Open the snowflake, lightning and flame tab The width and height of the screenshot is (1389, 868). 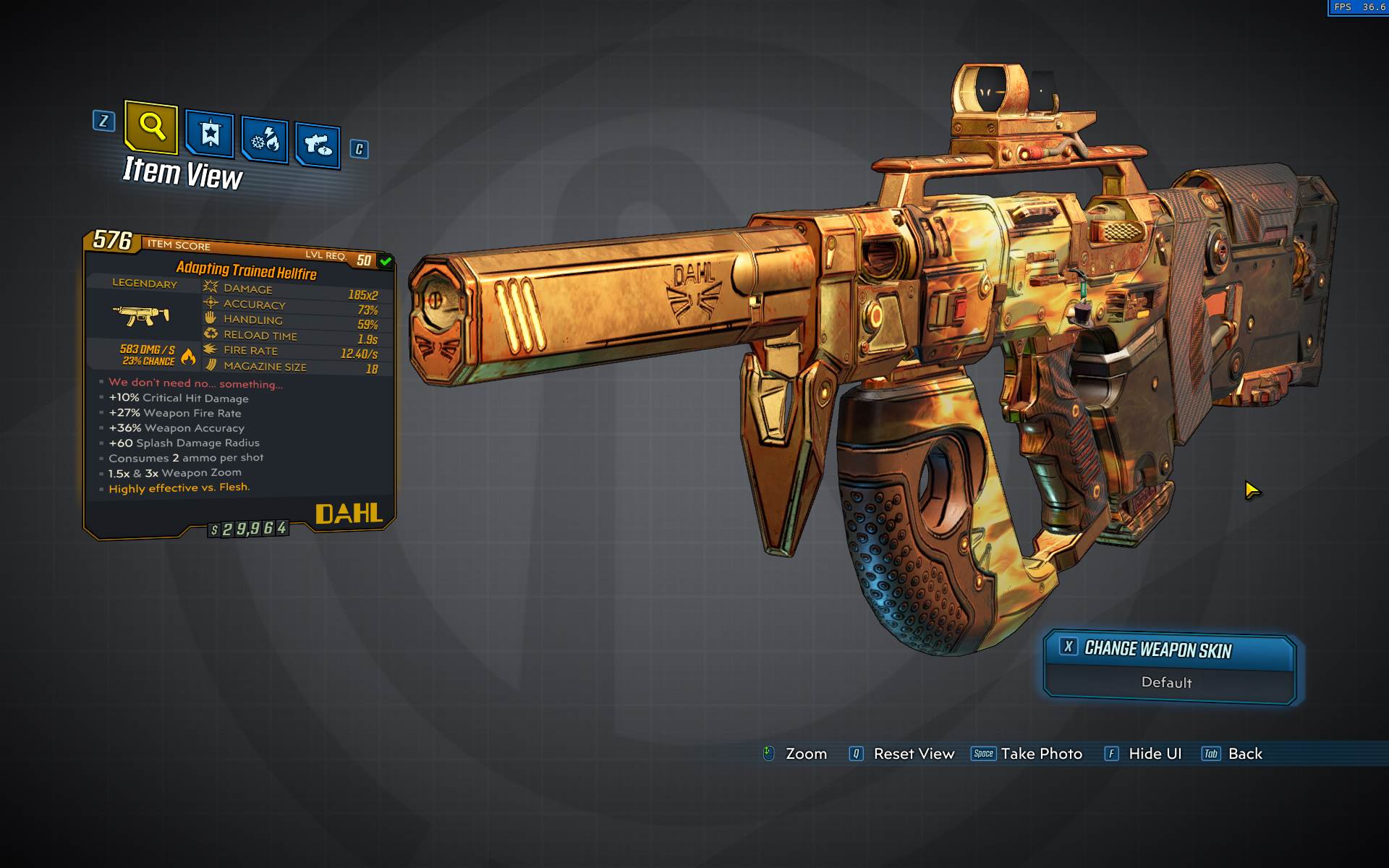click(265, 140)
